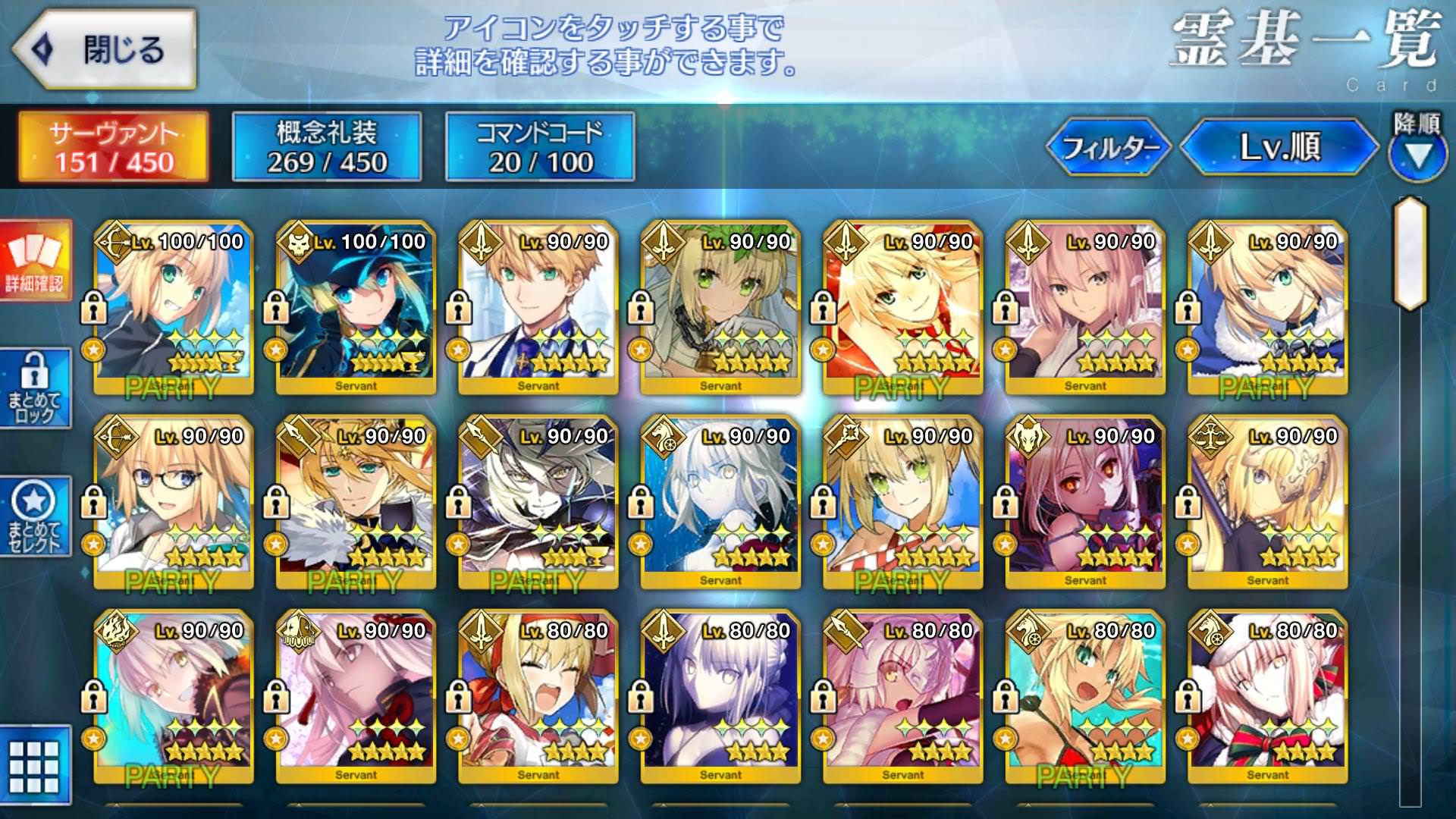Choose the Archer wearing glasses card

[174, 502]
